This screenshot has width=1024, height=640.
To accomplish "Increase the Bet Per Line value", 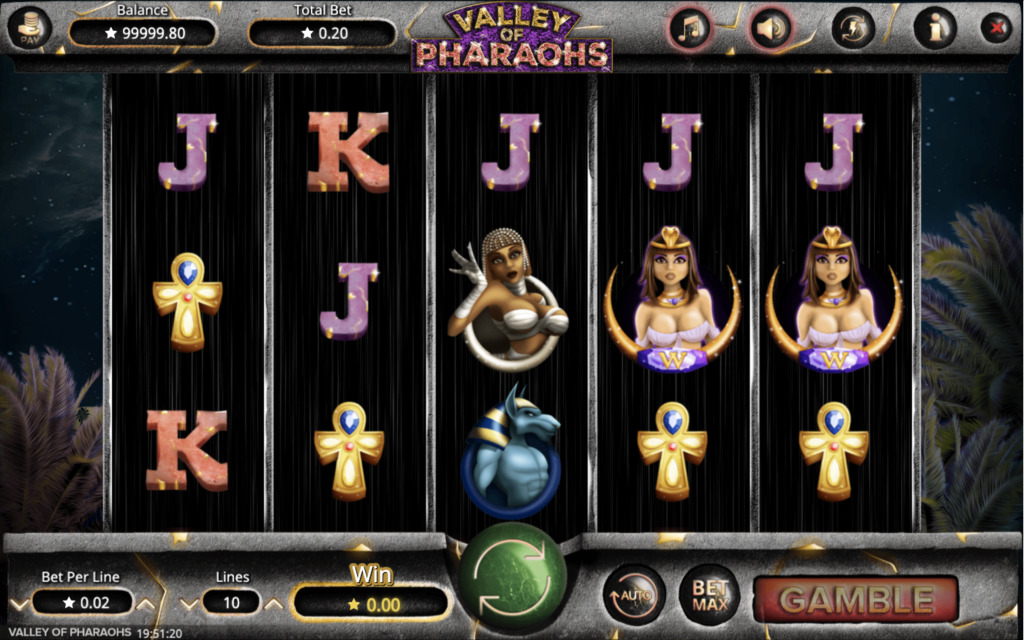I will click(146, 603).
